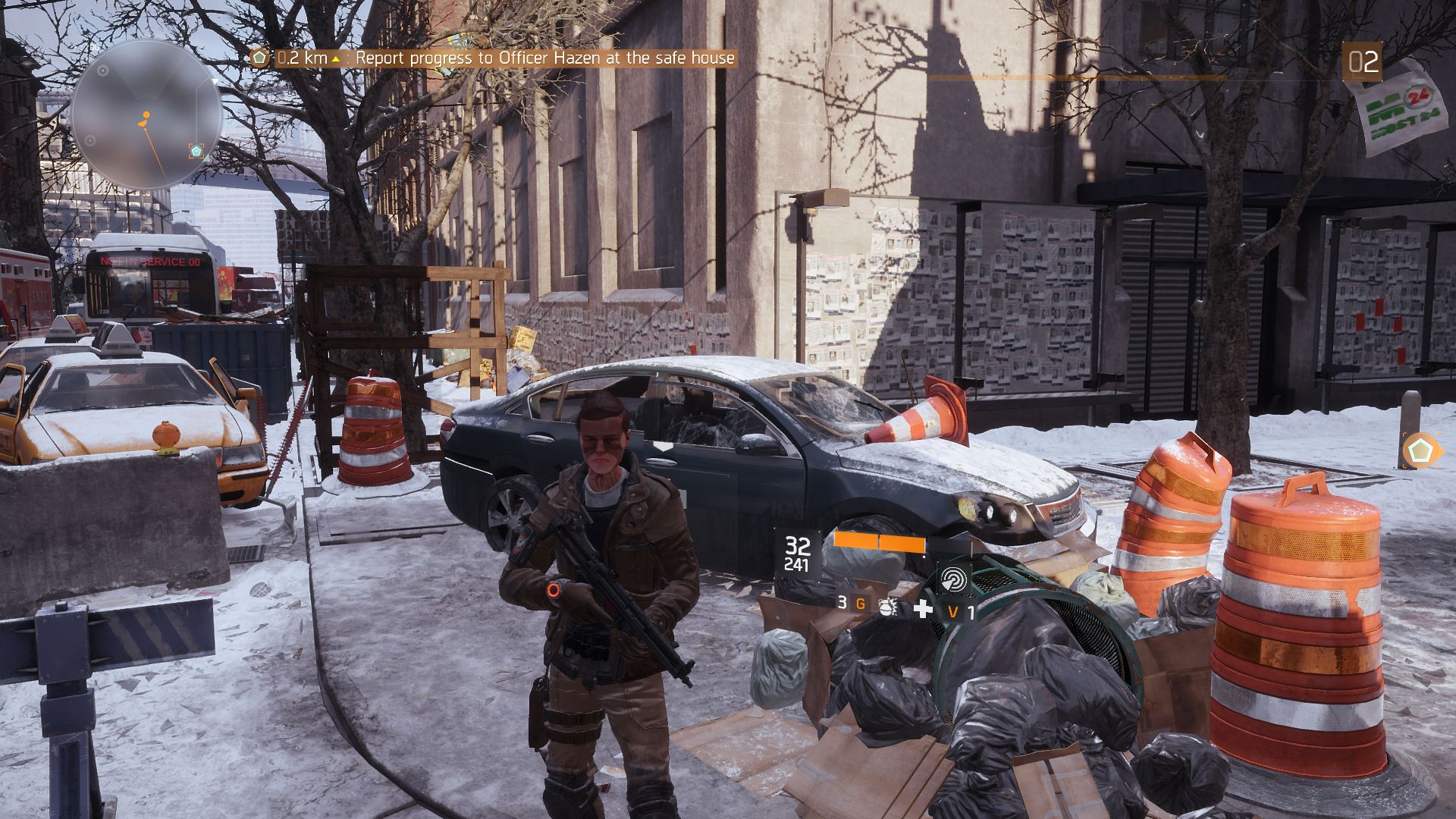
Task: Click the pentagon icon beside the objective distance
Action: [x=259, y=58]
